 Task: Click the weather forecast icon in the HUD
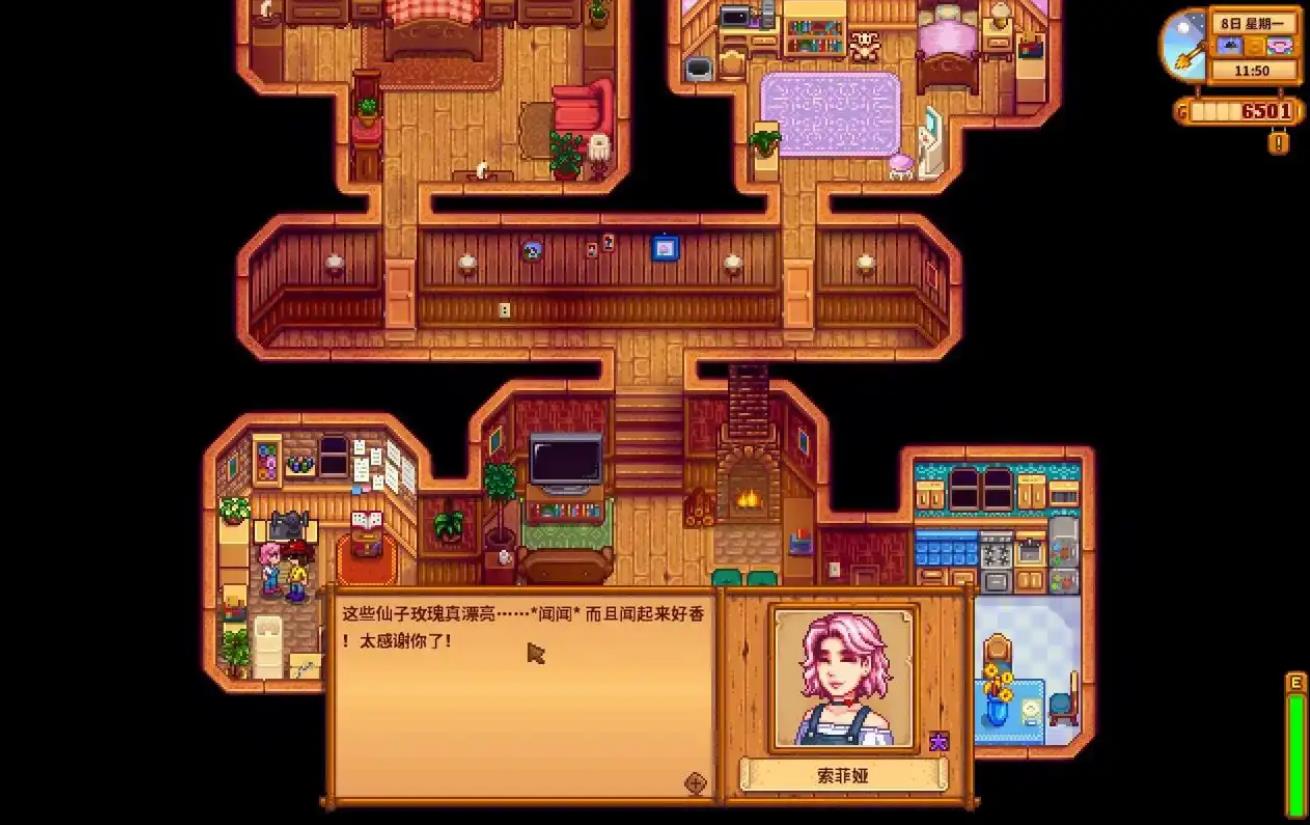tap(1231, 46)
